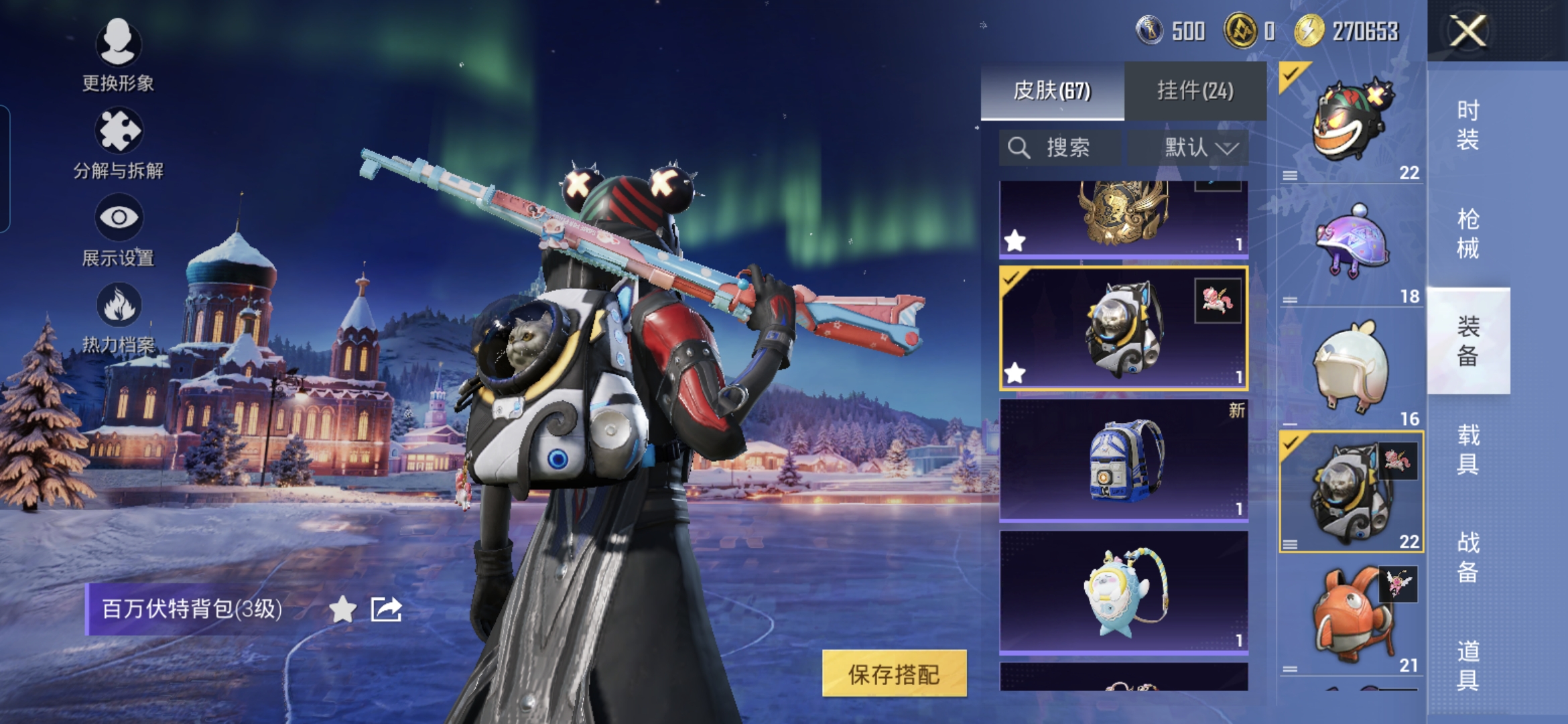
Task: Select the orange clownfish backpack slot
Action: point(1351,617)
